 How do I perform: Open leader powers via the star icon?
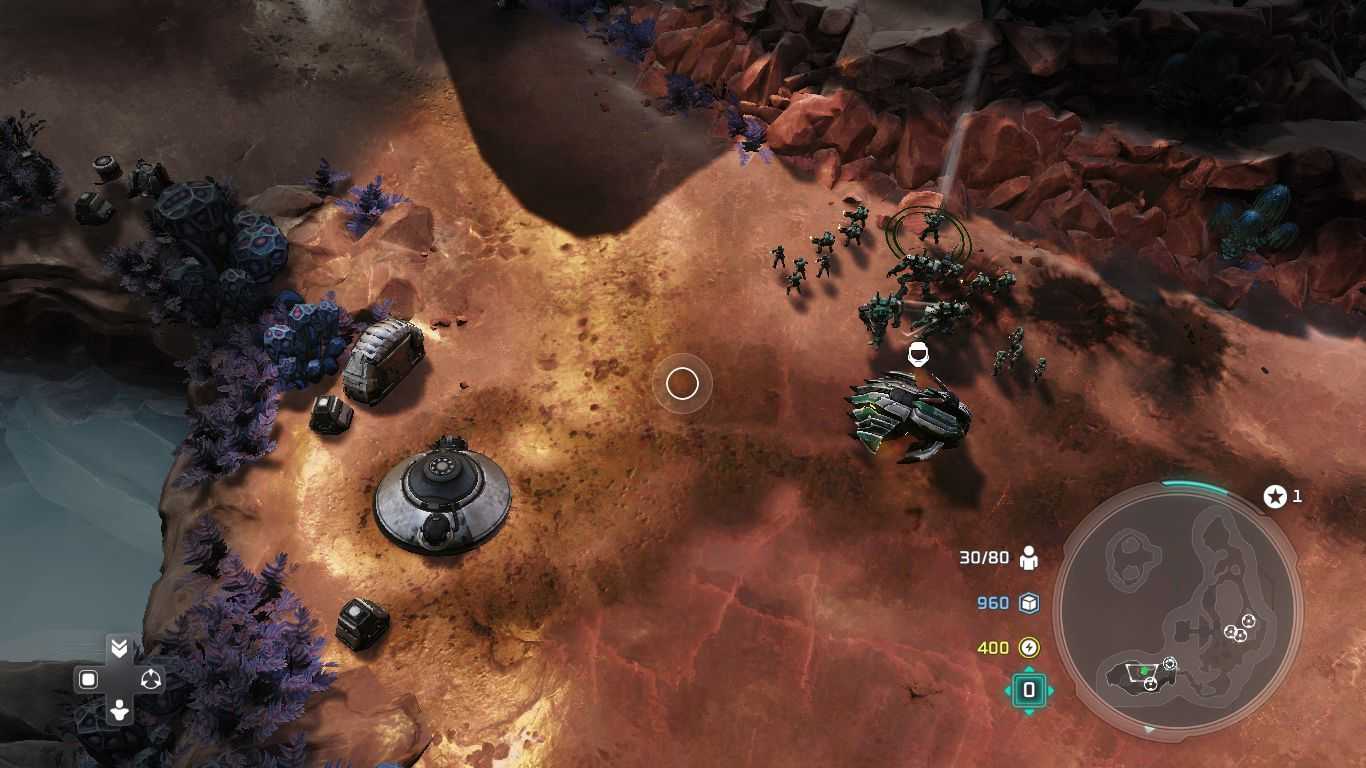point(1274,496)
